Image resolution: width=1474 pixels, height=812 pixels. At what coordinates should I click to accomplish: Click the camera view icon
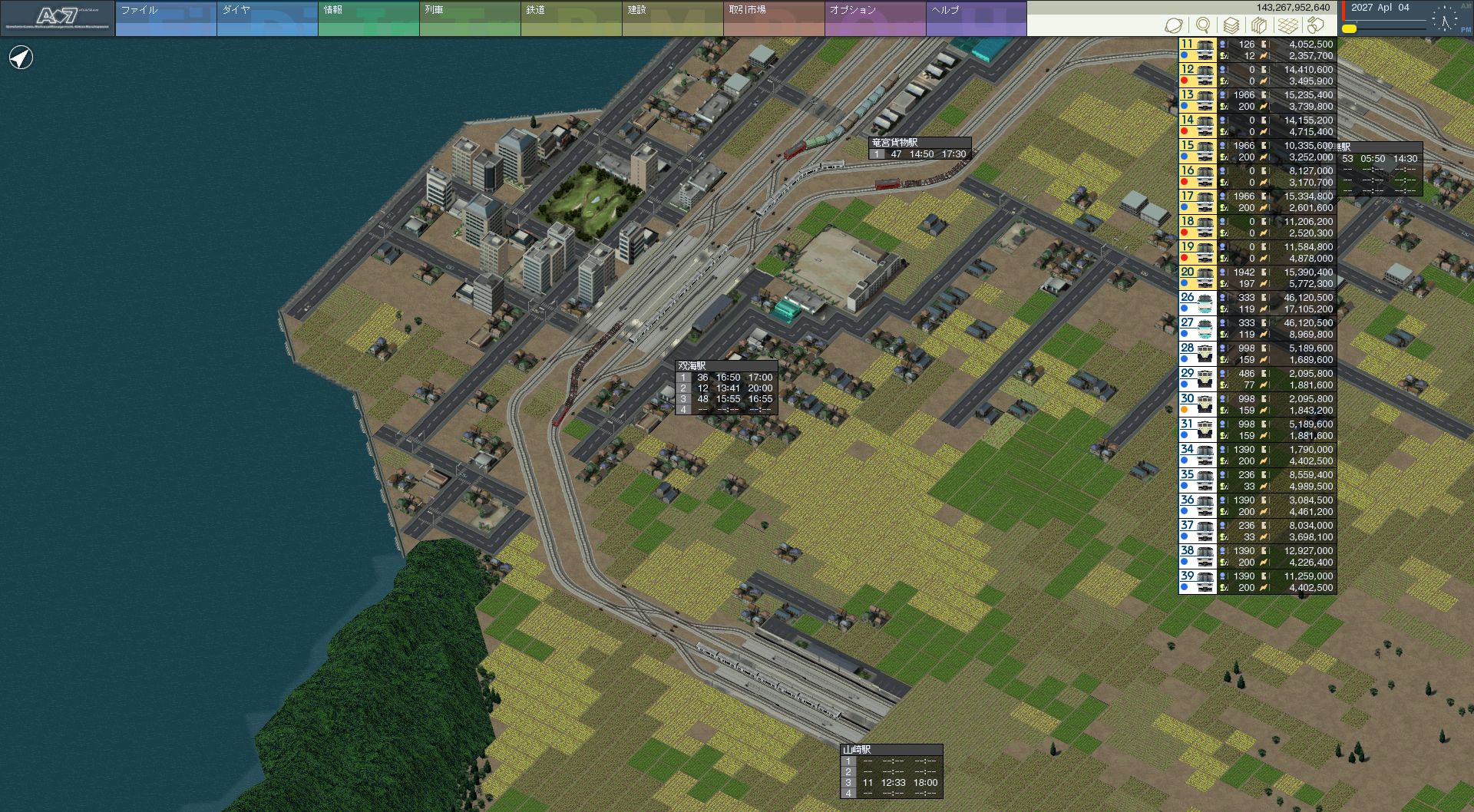(x=1316, y=25)
